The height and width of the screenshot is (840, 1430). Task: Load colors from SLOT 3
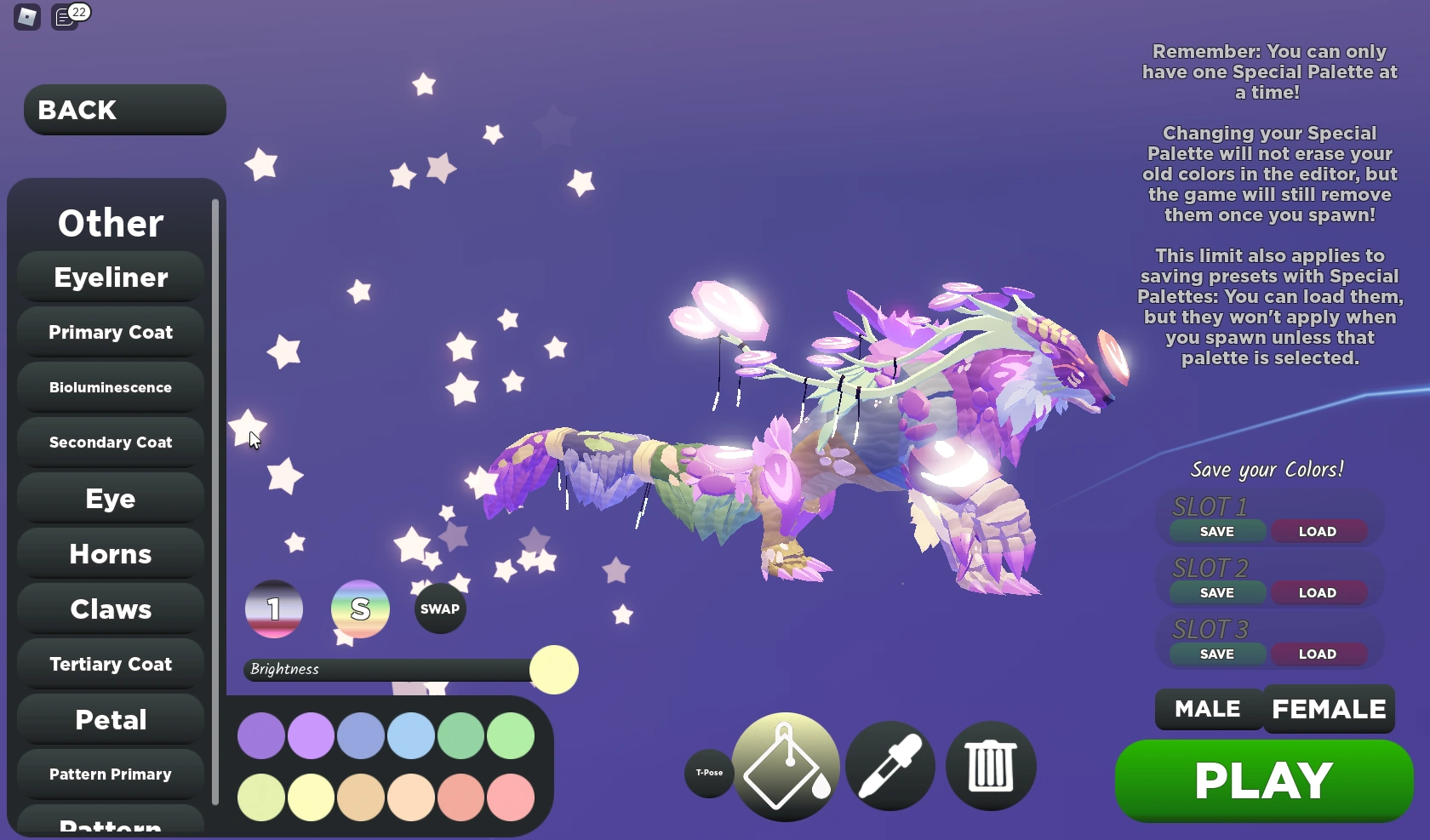click(x=1318, y=654)
